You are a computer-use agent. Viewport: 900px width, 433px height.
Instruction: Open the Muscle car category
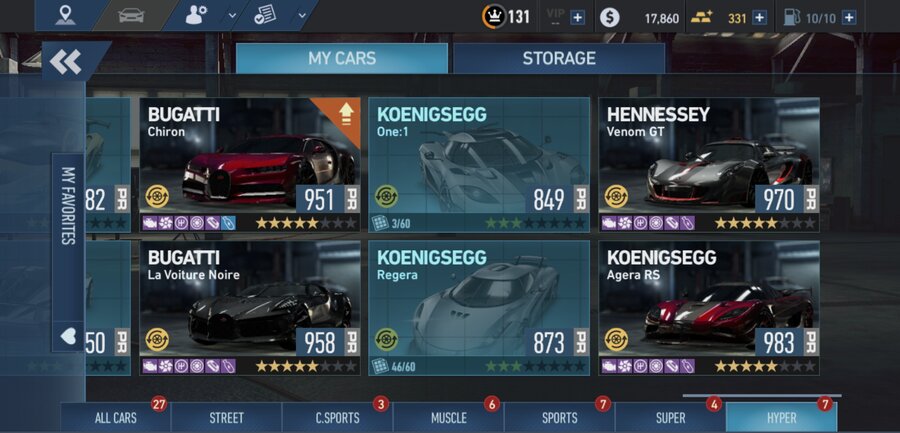(x=448, y=418)
